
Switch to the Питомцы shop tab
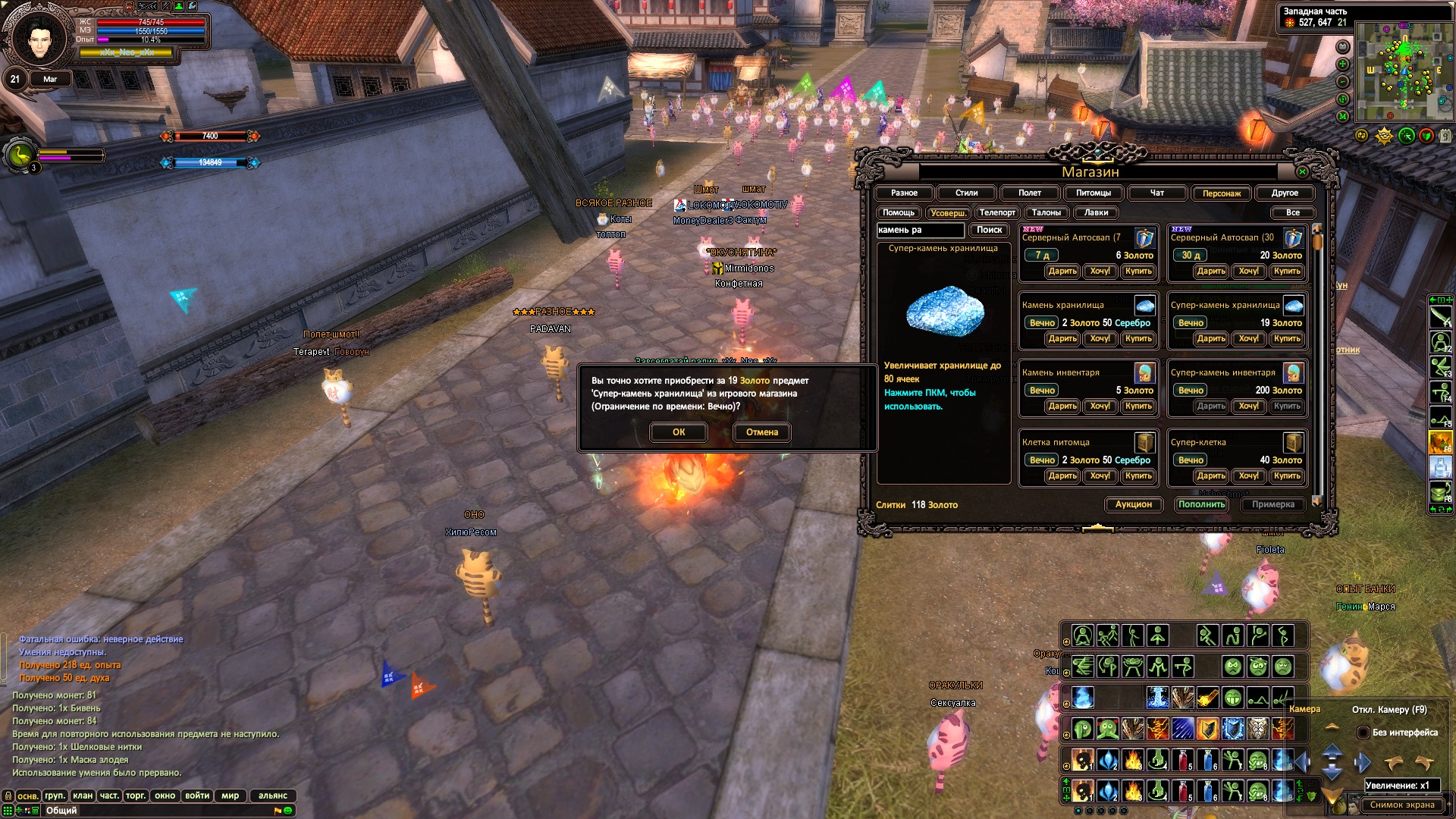(x=1094, y=193)
